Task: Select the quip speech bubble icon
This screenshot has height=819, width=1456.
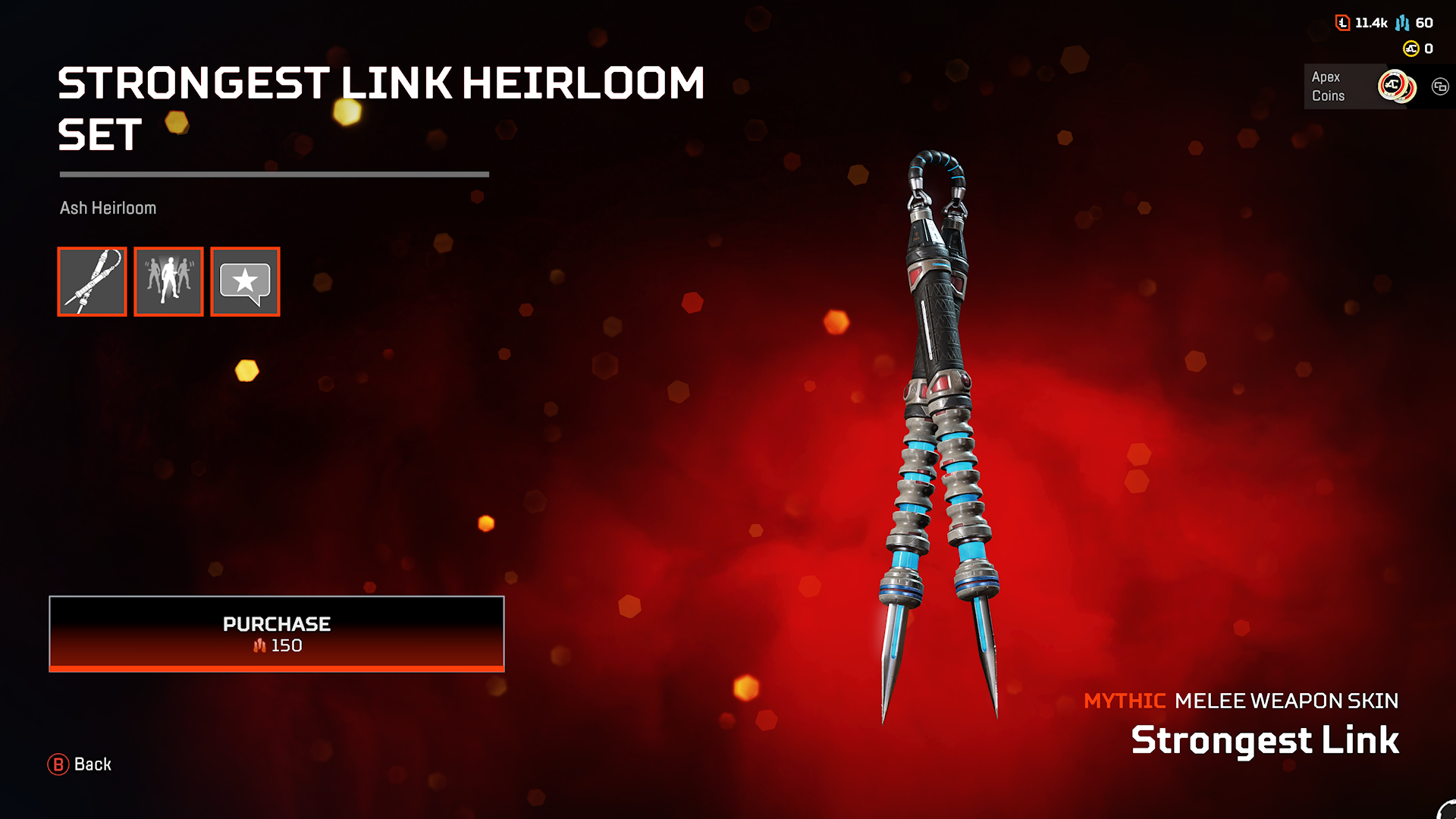Action: coord(245,281)
